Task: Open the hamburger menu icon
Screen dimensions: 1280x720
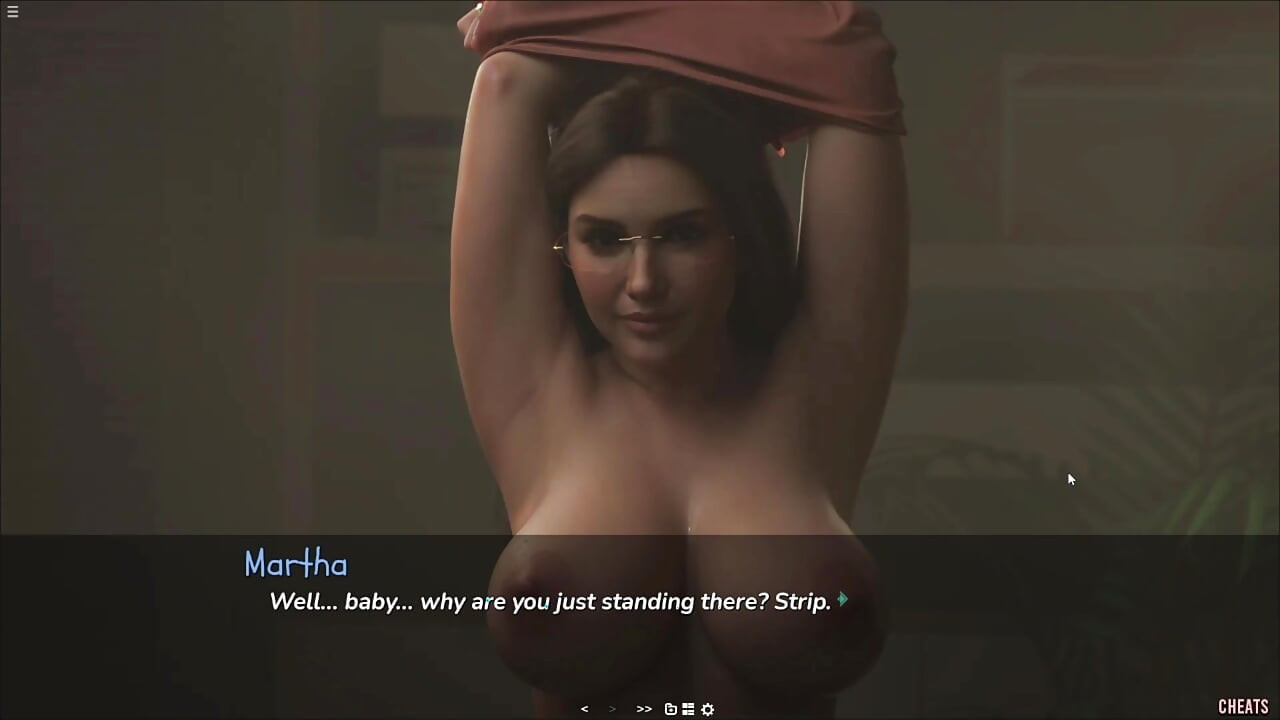Action: point(13,12)
